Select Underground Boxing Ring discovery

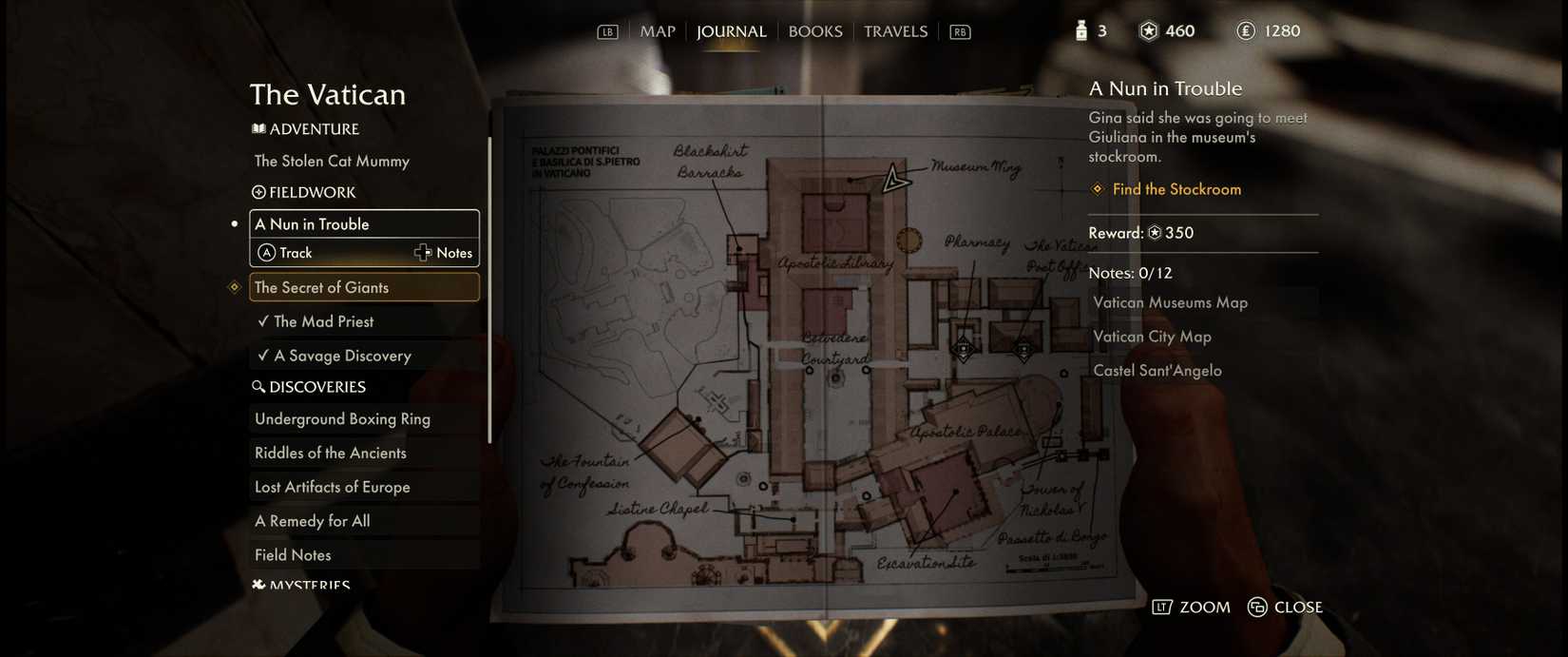tap(342, 418)
